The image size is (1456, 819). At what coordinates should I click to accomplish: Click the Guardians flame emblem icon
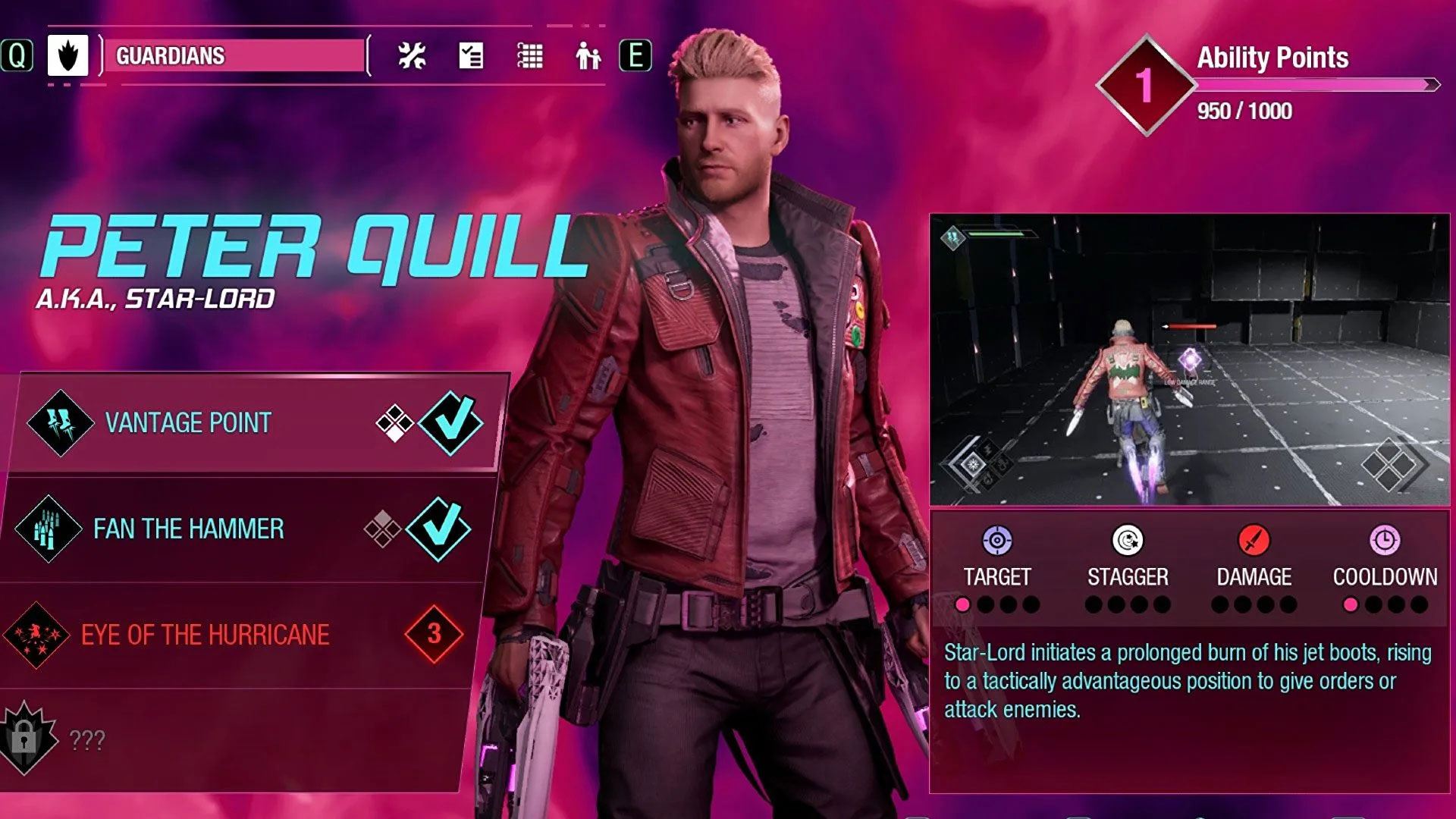tap(67, 55)
